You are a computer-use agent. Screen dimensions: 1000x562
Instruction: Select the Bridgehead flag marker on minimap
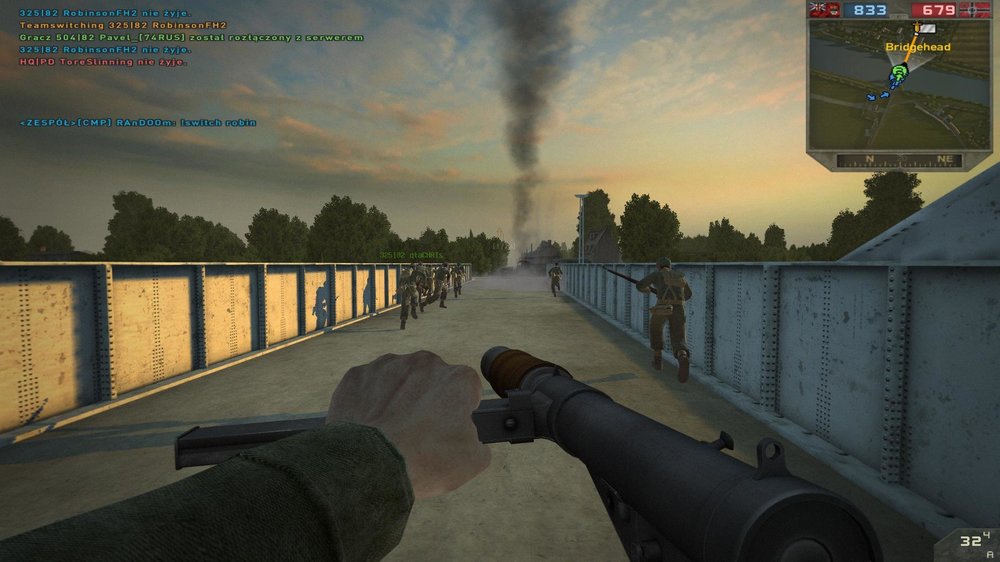(x=926, y=30)
